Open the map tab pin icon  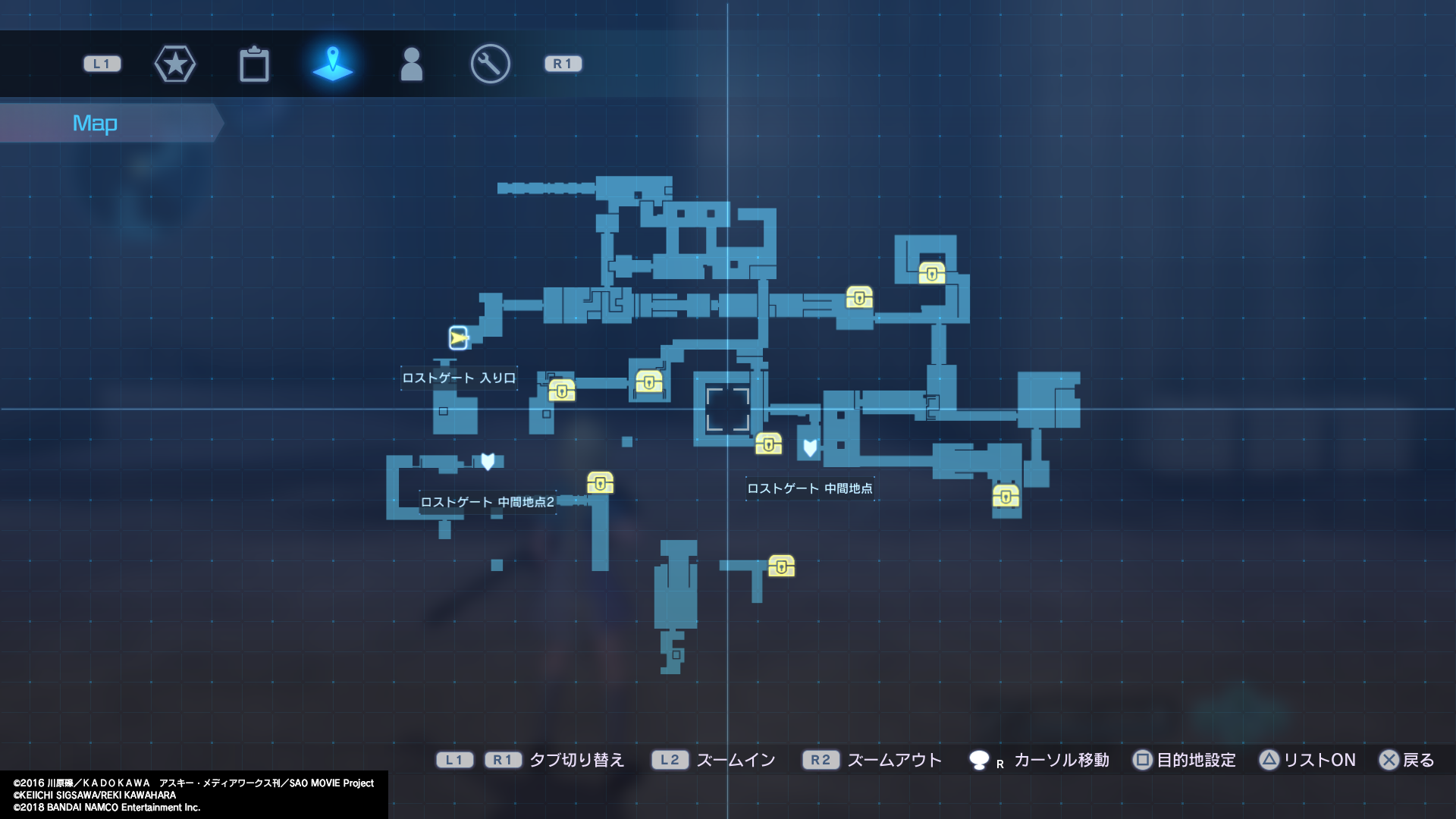tap(334, 64)
